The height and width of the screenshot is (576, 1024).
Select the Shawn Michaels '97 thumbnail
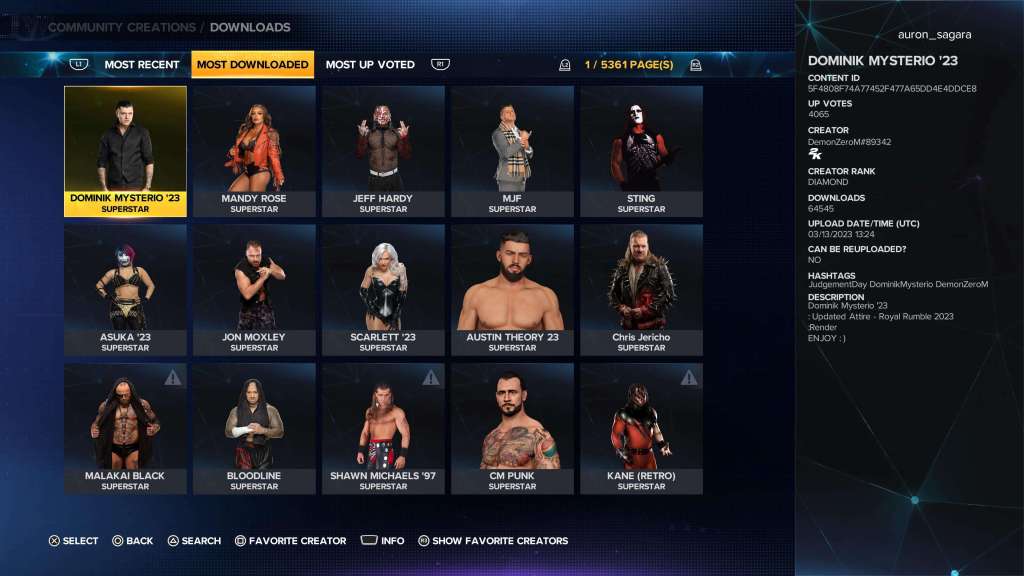[x=383, y=428]
